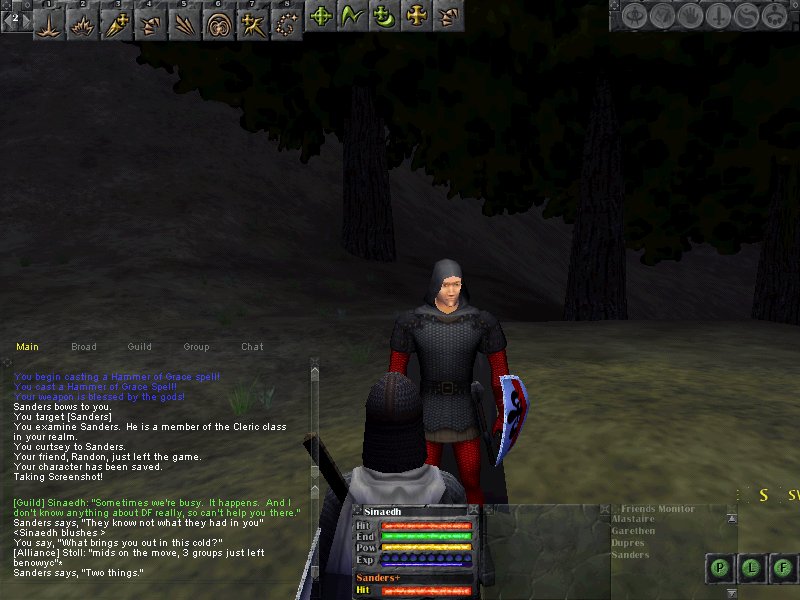
Task: Switch to the Main chat tab
Action: 27,347
